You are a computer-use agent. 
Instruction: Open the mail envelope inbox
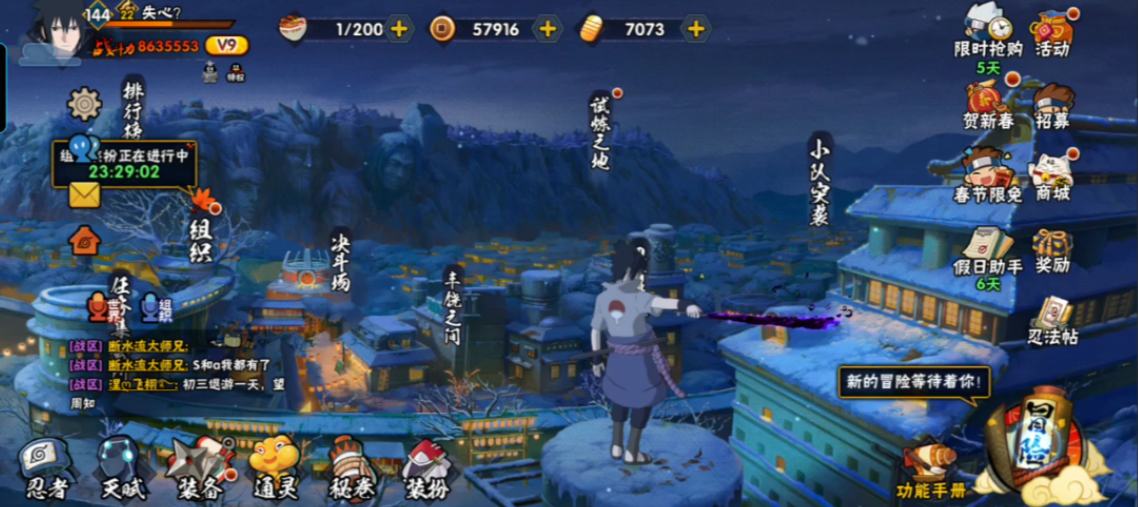[x=84, y=195]
